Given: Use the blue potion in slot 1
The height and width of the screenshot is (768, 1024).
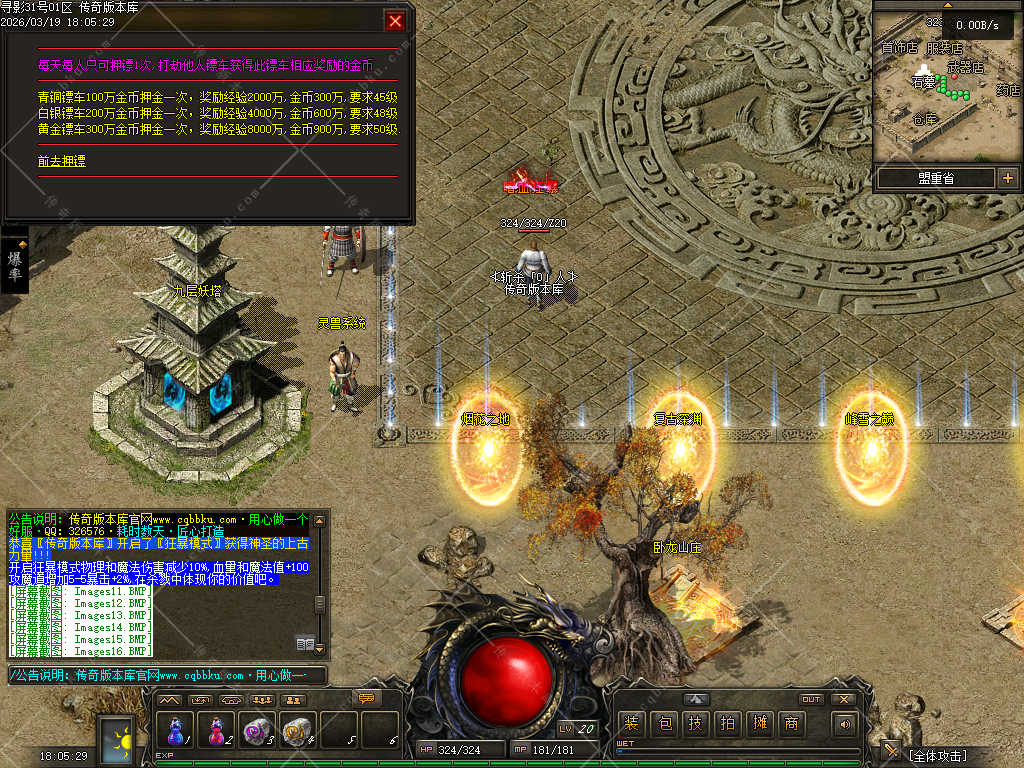Looking at the screenshot, I should (177, 729).
